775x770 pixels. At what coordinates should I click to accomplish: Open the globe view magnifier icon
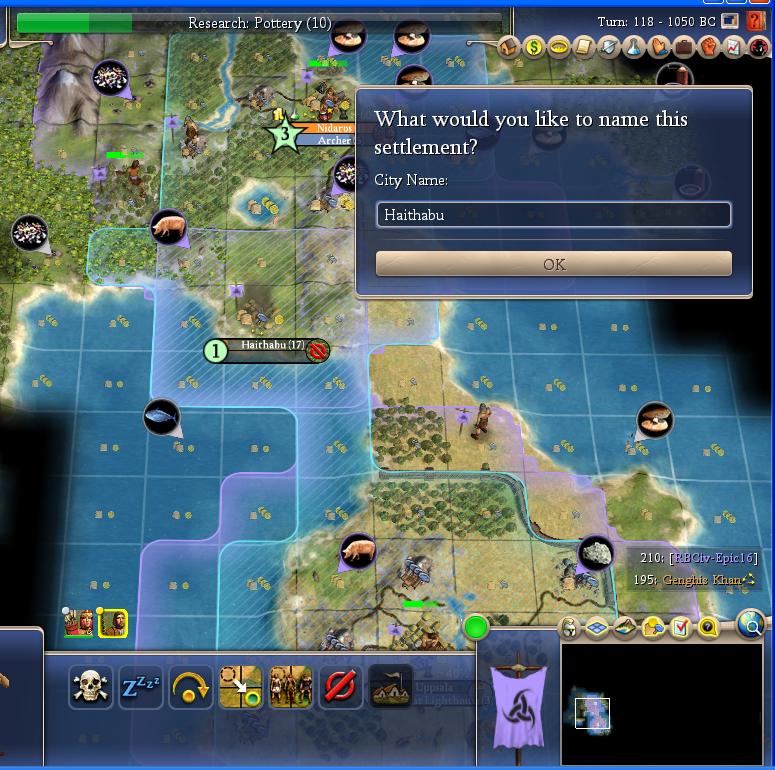pyautogui.click(x=750, y=625)
